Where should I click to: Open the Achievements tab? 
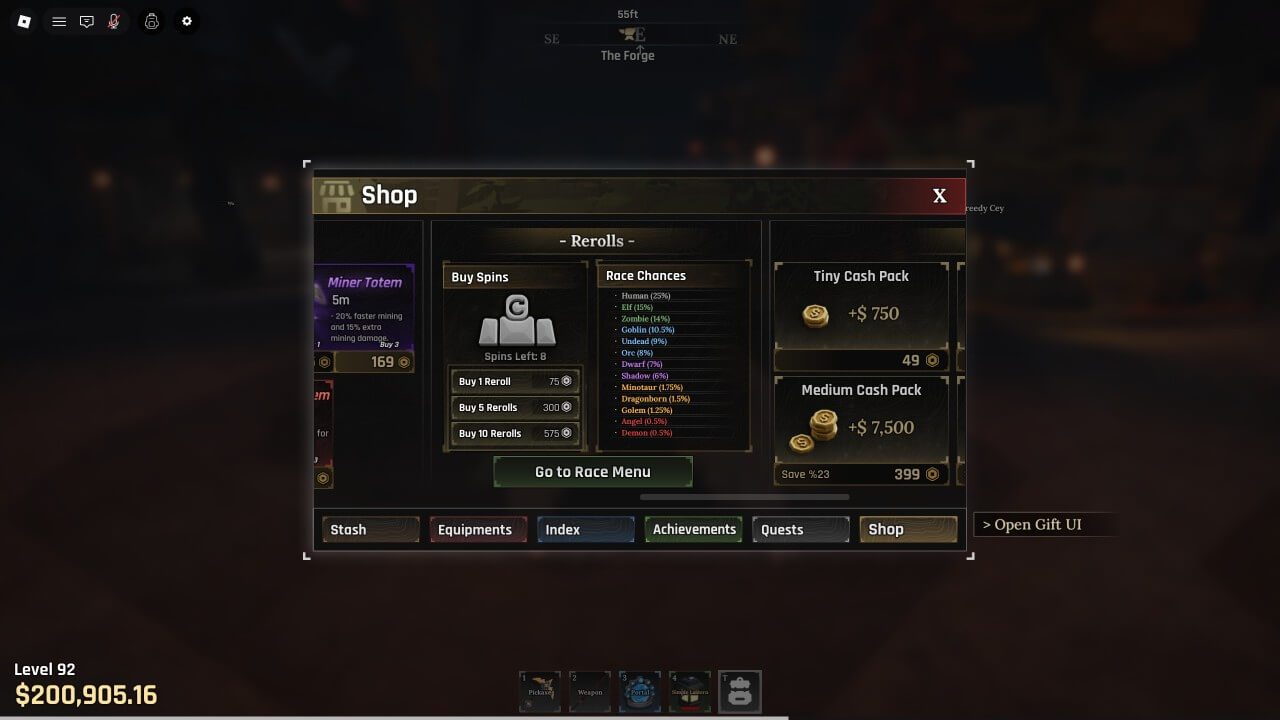[693, 529]
